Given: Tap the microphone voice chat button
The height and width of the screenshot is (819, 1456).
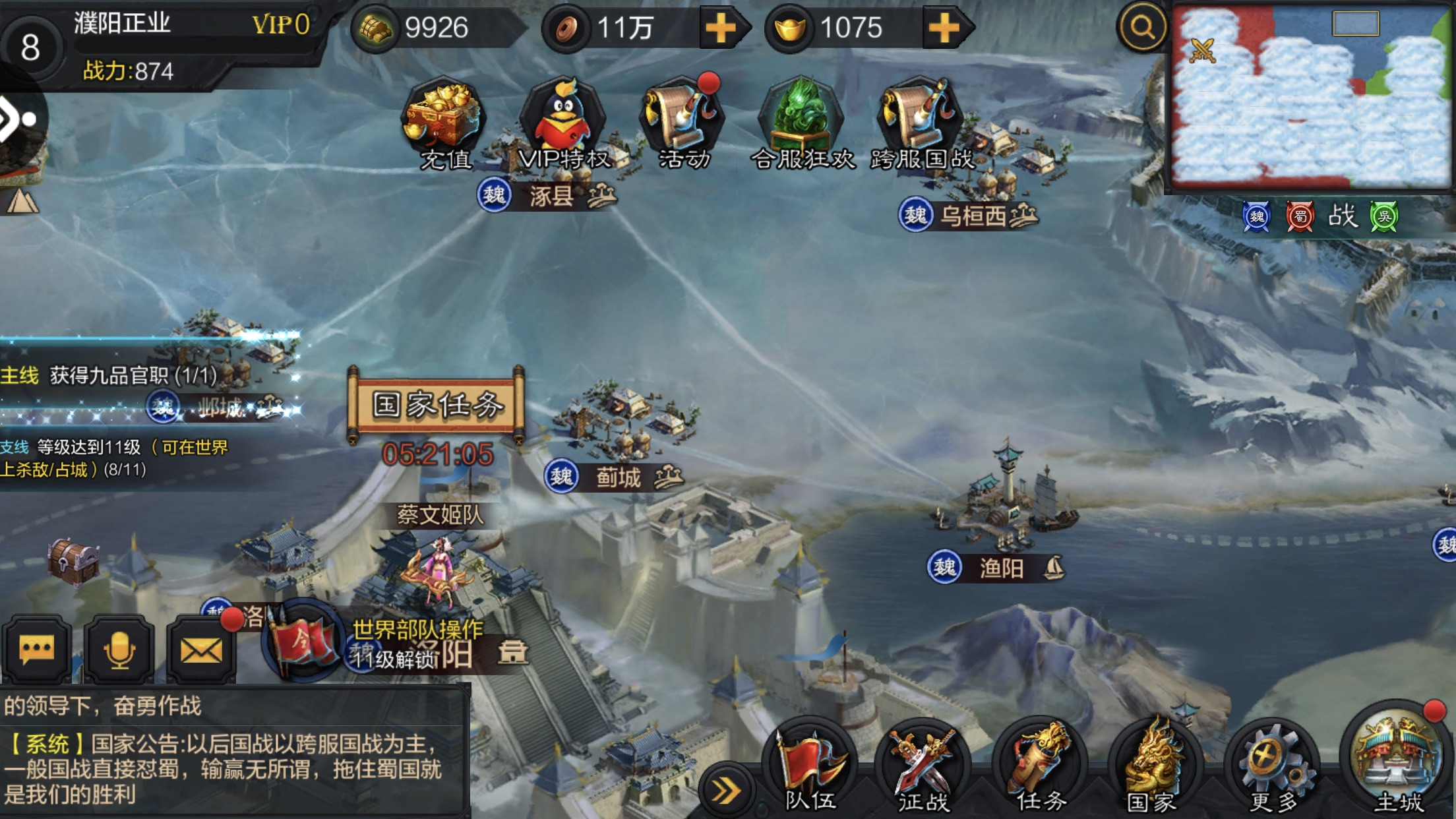Looking at the screenshot, I should [x=119, y=650].
